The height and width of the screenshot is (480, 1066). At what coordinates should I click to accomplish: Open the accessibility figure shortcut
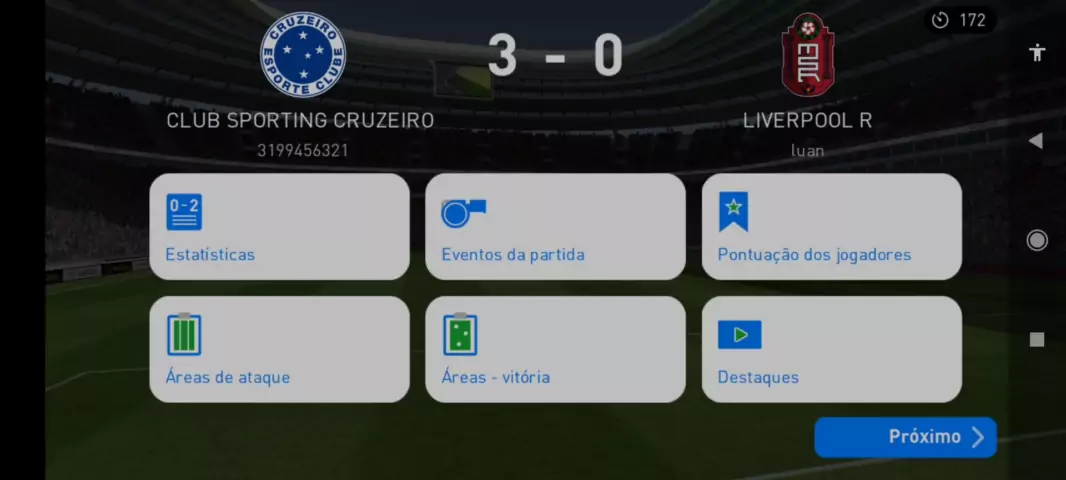1037,53
